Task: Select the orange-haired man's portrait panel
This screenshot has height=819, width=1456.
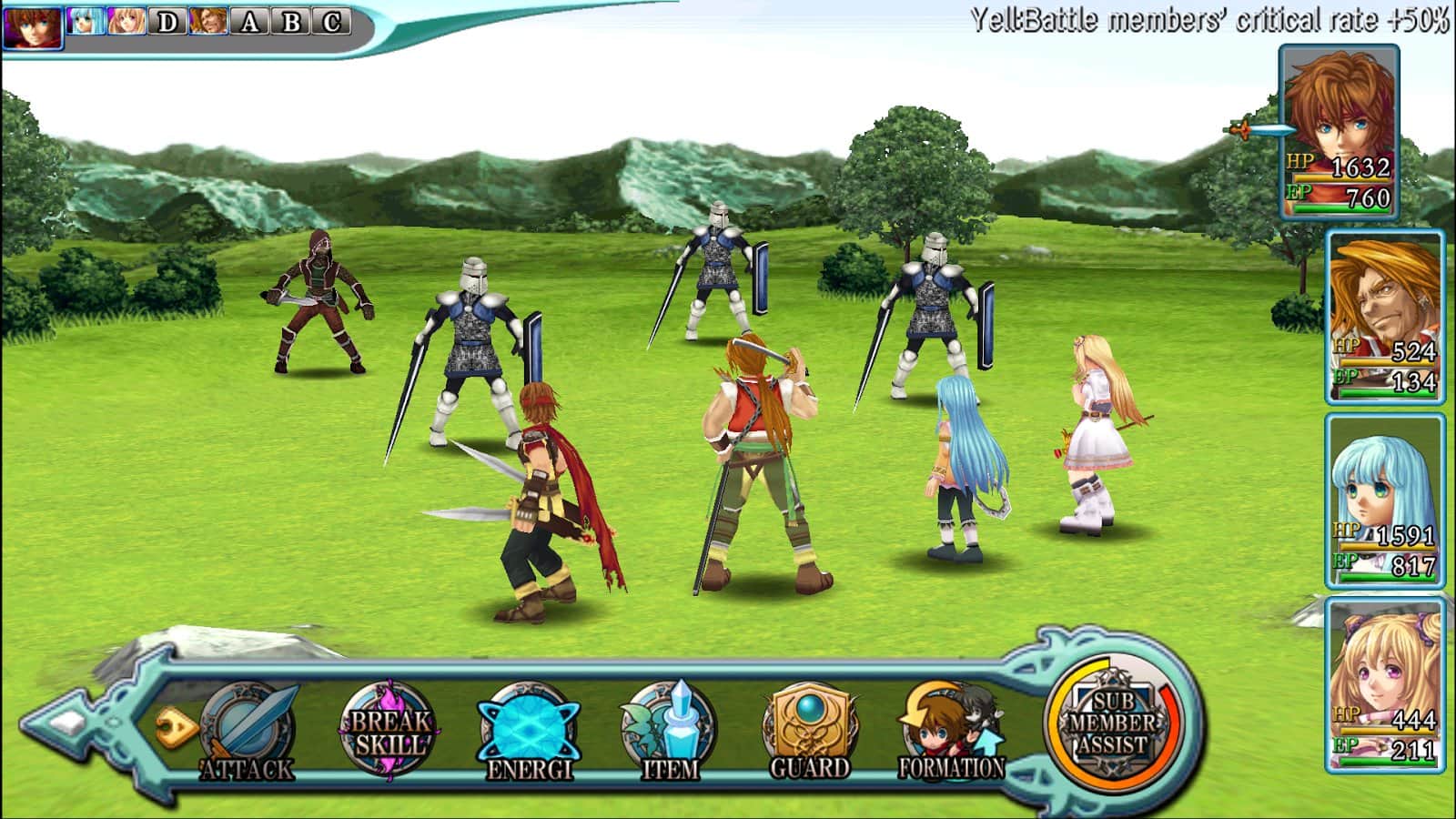Action: pos(1384,316)
